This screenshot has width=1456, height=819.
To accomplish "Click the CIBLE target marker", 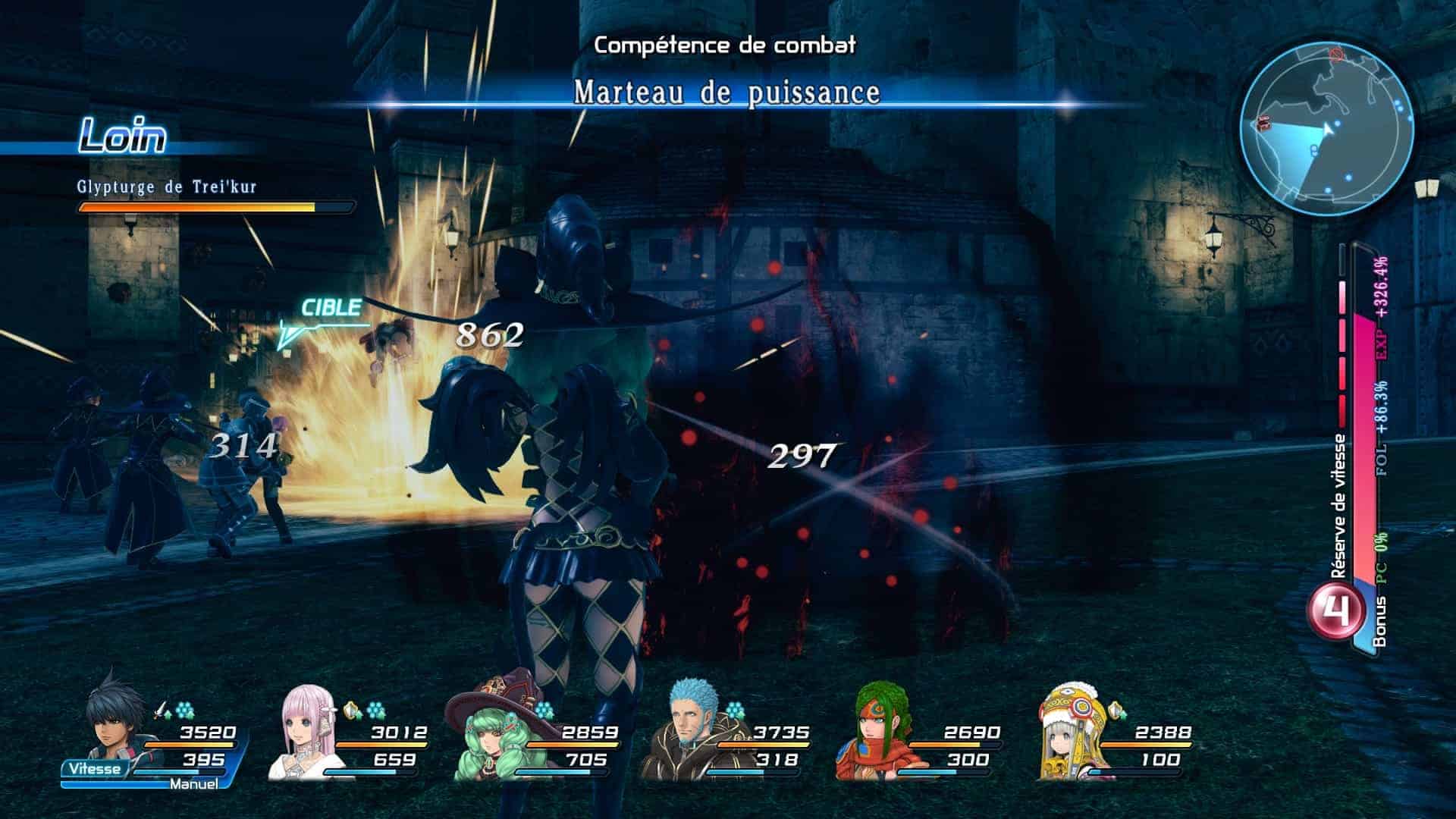I will click(330, 309).
